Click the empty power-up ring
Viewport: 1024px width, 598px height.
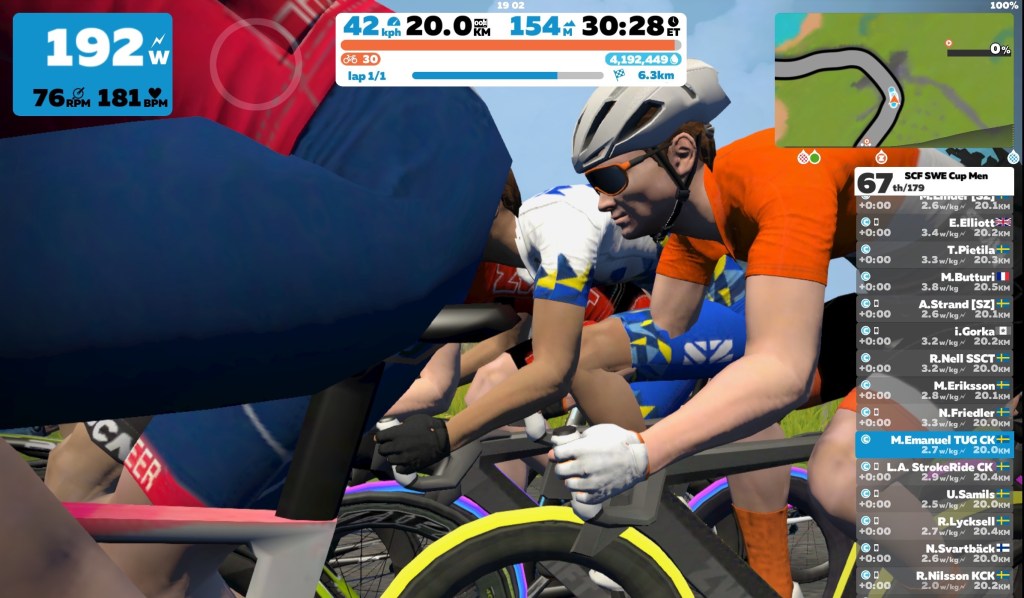pos(255,49)
